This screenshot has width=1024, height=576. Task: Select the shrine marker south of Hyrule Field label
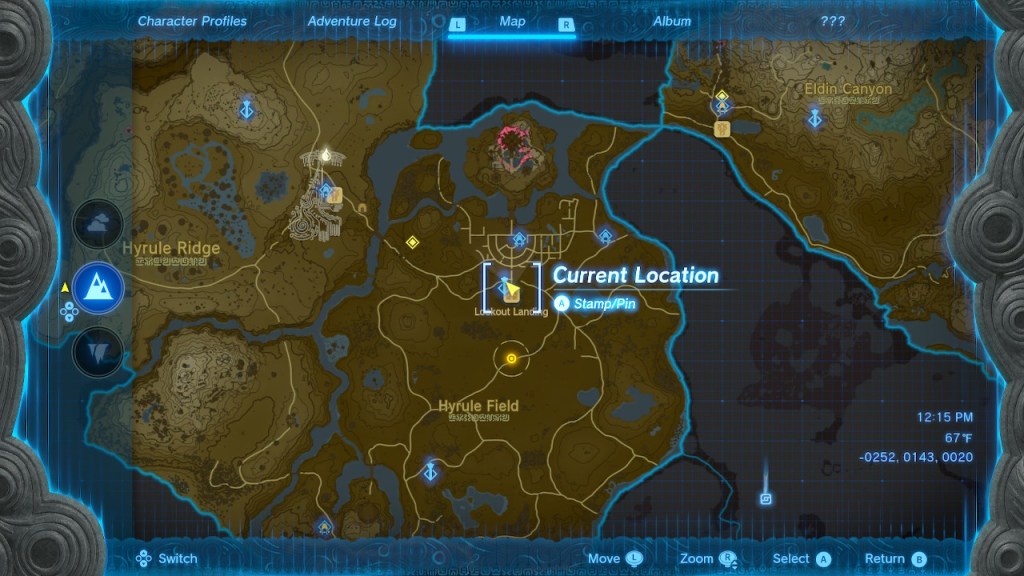(x=431, y=470)
